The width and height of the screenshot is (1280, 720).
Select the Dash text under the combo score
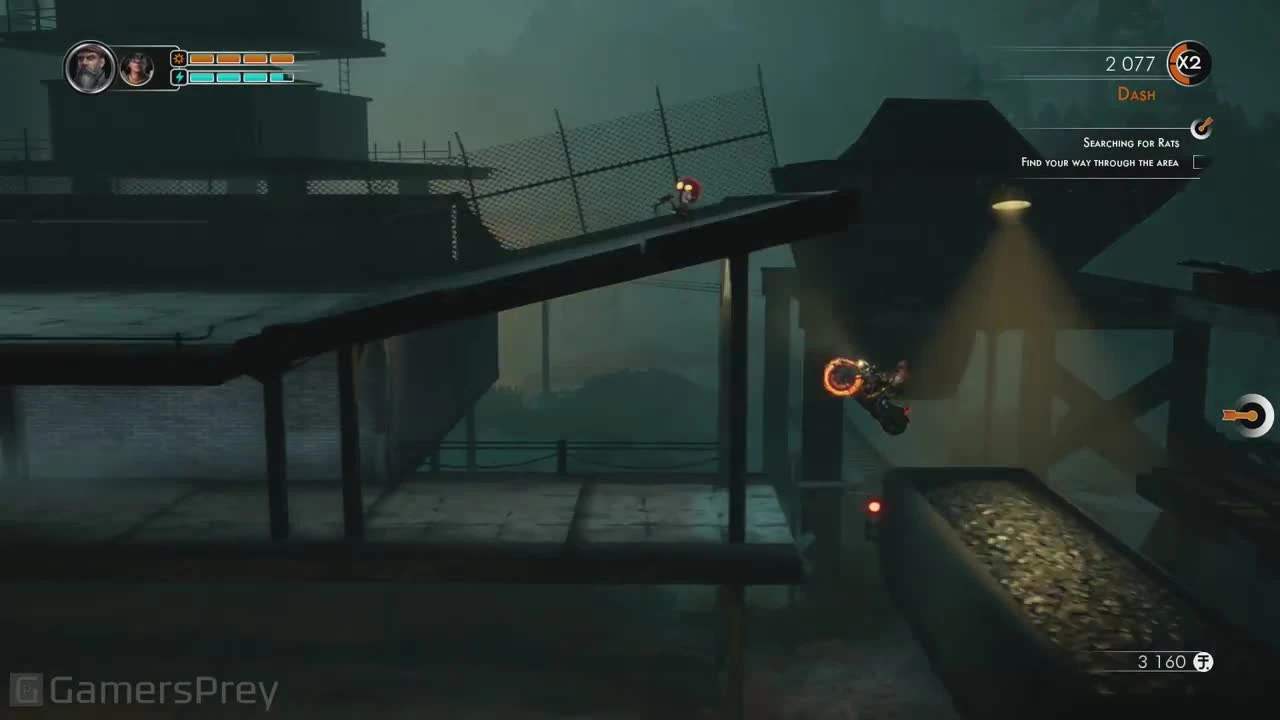[1136, 94]
